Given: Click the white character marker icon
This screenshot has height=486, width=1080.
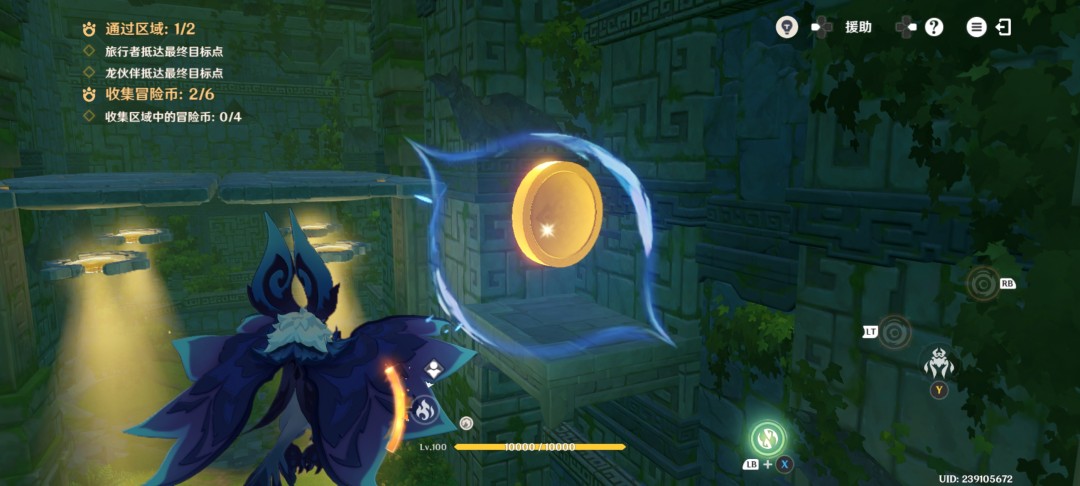Looking at the screenshot, I should [433, 371].
